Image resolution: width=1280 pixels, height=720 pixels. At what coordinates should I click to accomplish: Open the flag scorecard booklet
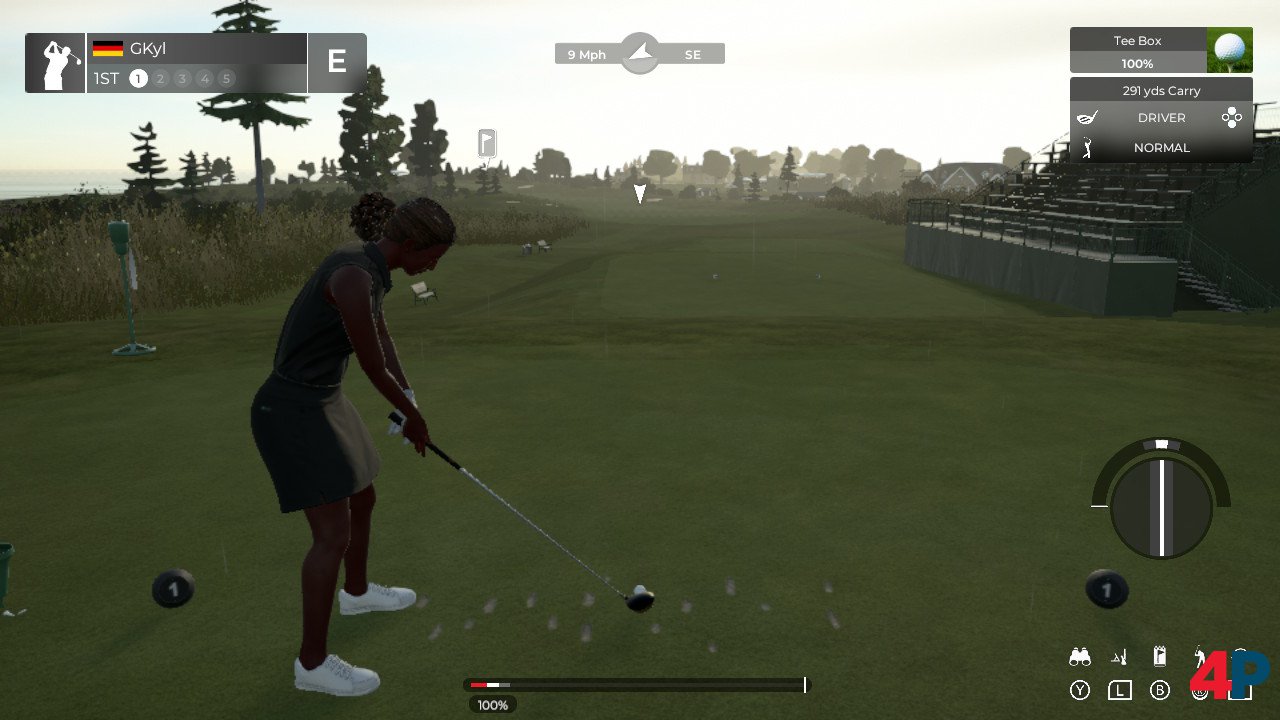[1159, 657]
